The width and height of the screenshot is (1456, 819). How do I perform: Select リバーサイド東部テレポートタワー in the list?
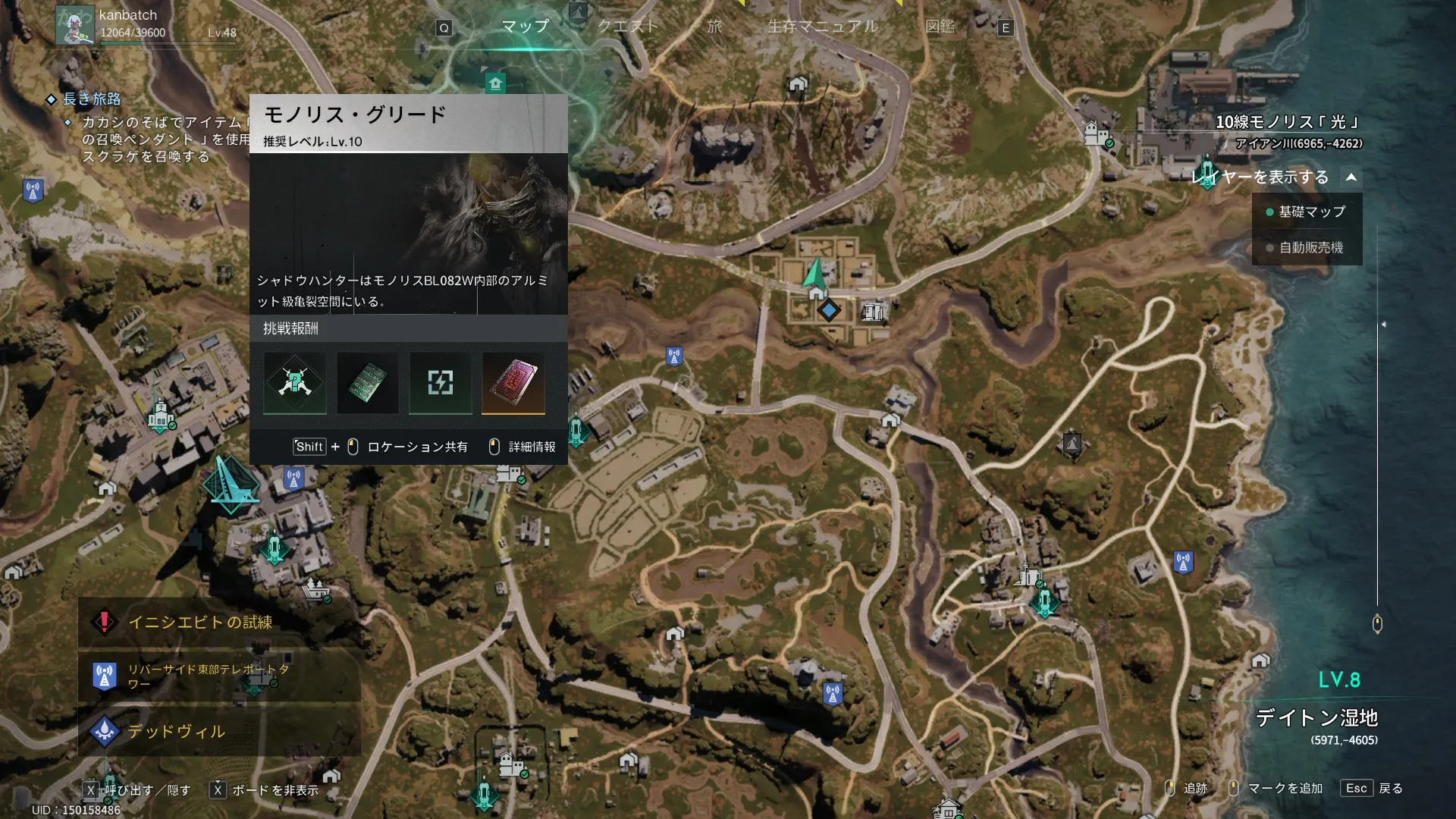208,676
